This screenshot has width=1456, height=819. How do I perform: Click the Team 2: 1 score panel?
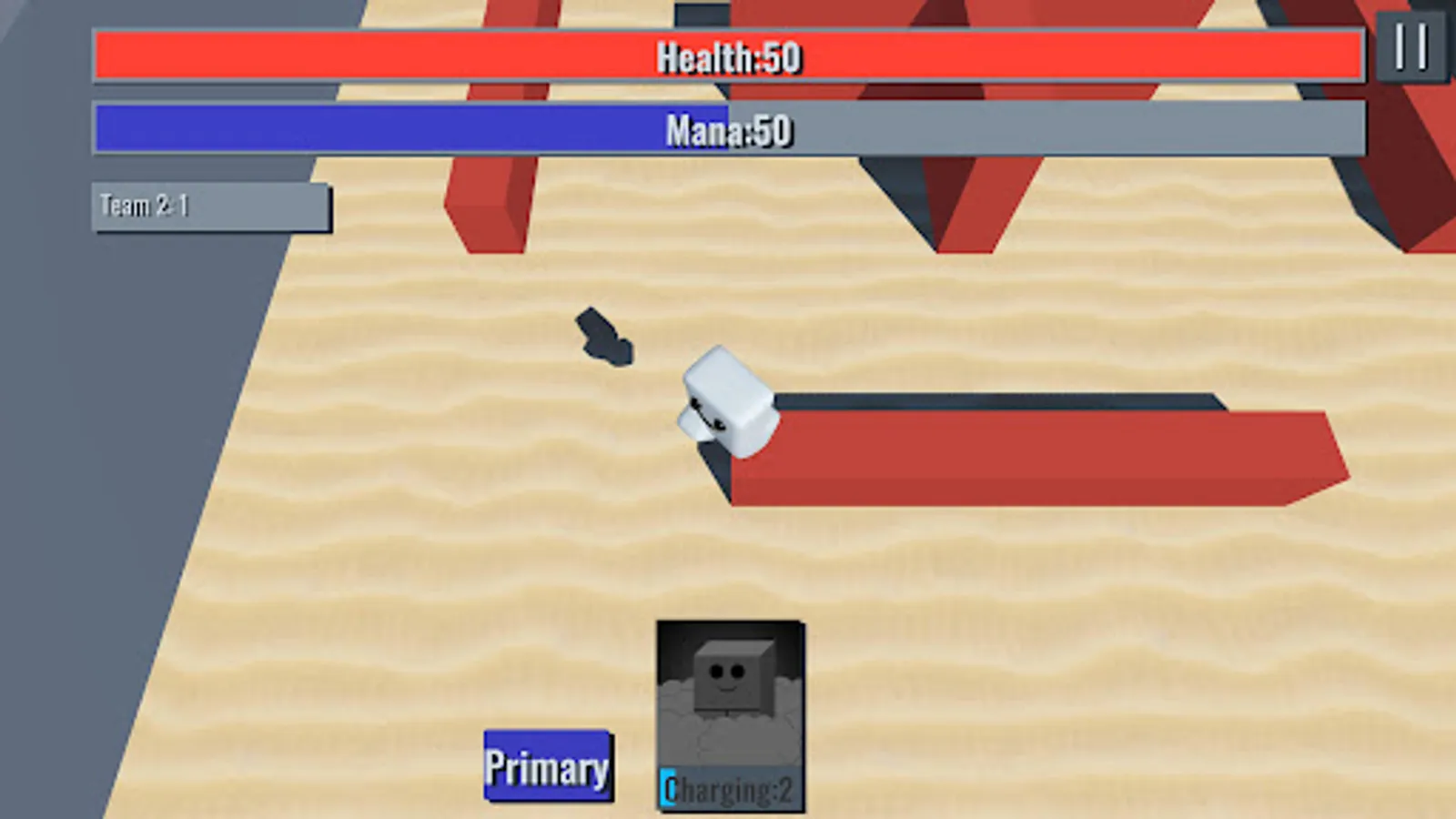coord(209,207)
